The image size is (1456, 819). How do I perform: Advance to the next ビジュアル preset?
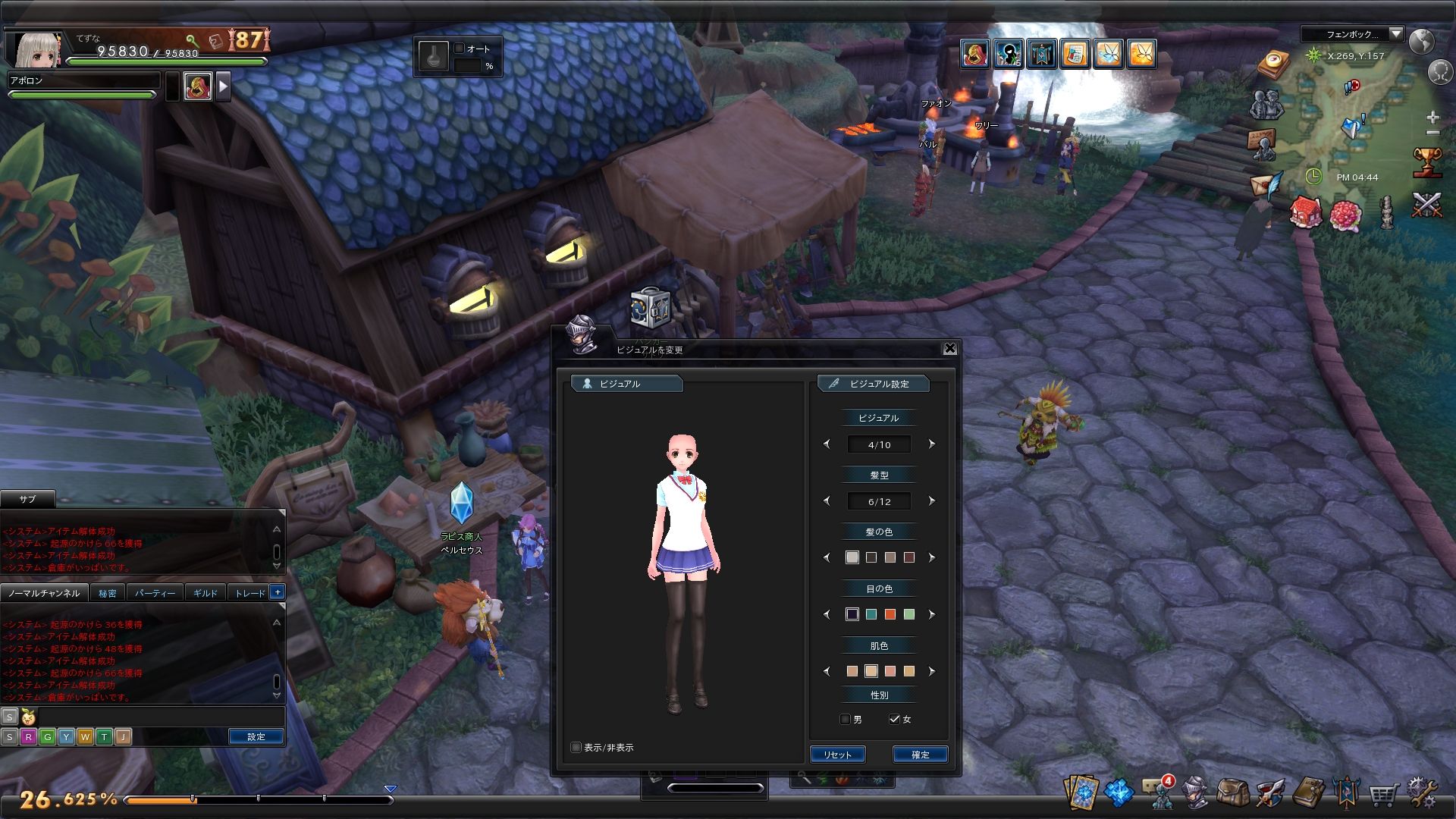coord(932,444)
